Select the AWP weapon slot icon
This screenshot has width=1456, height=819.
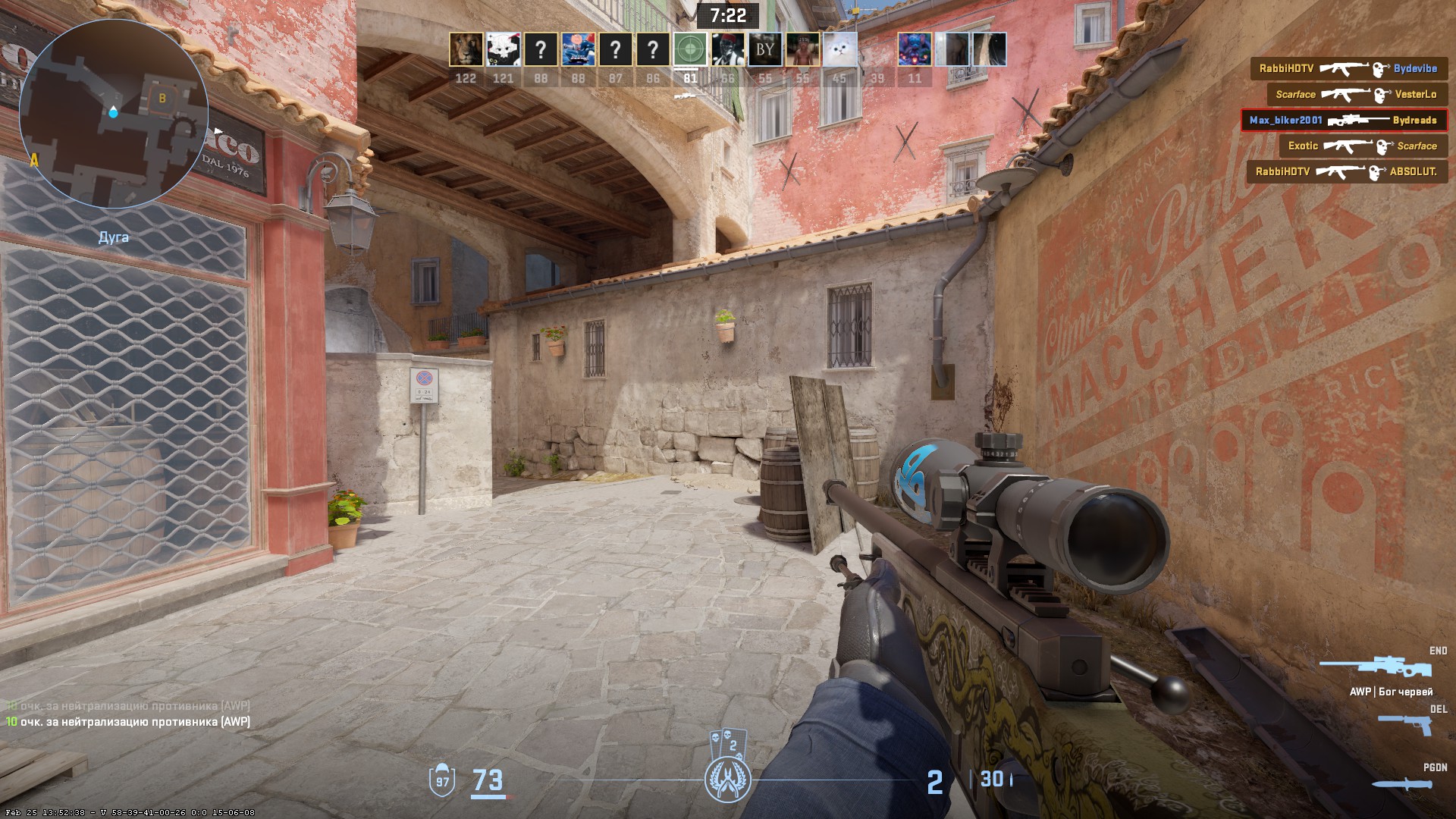[1376, 668]
